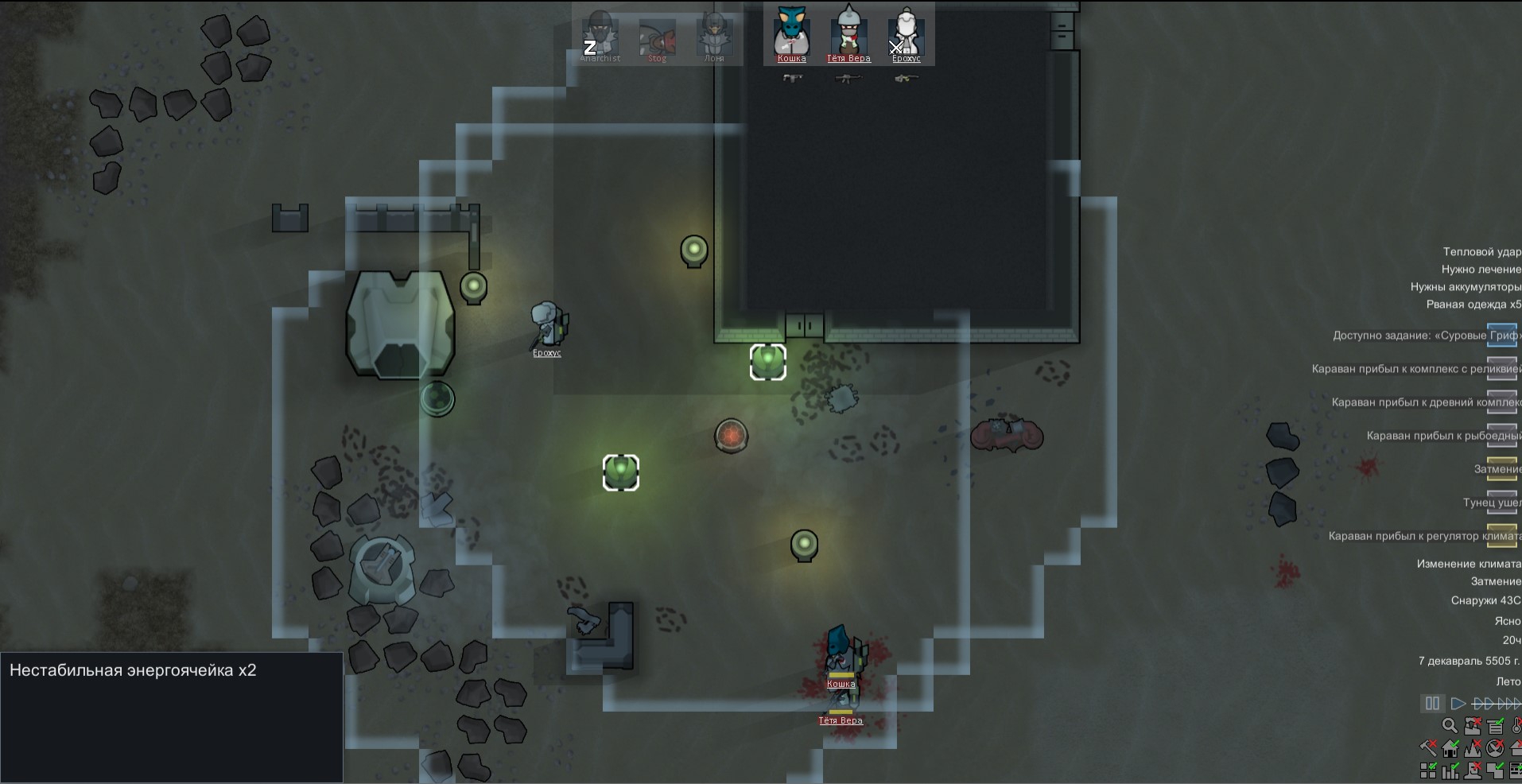Select colonist Stog portrait
This screenshot has width=1522, height=784.
(657, 37)
